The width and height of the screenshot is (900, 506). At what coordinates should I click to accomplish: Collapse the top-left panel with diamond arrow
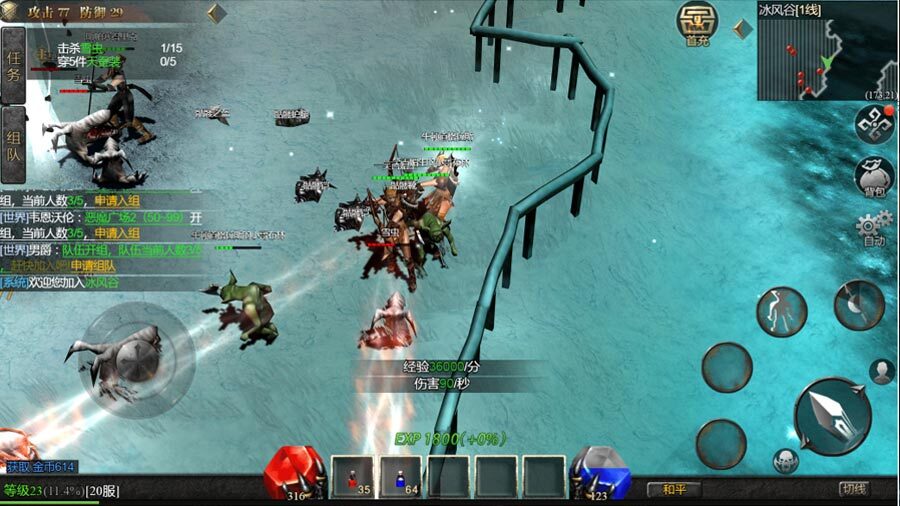coord(216,13)
